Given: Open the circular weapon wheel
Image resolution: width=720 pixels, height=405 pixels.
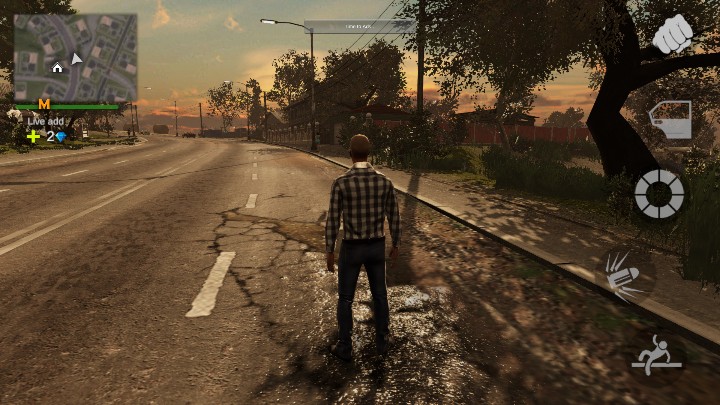Looking at the screenshot, I should click(x=659, y=193).
